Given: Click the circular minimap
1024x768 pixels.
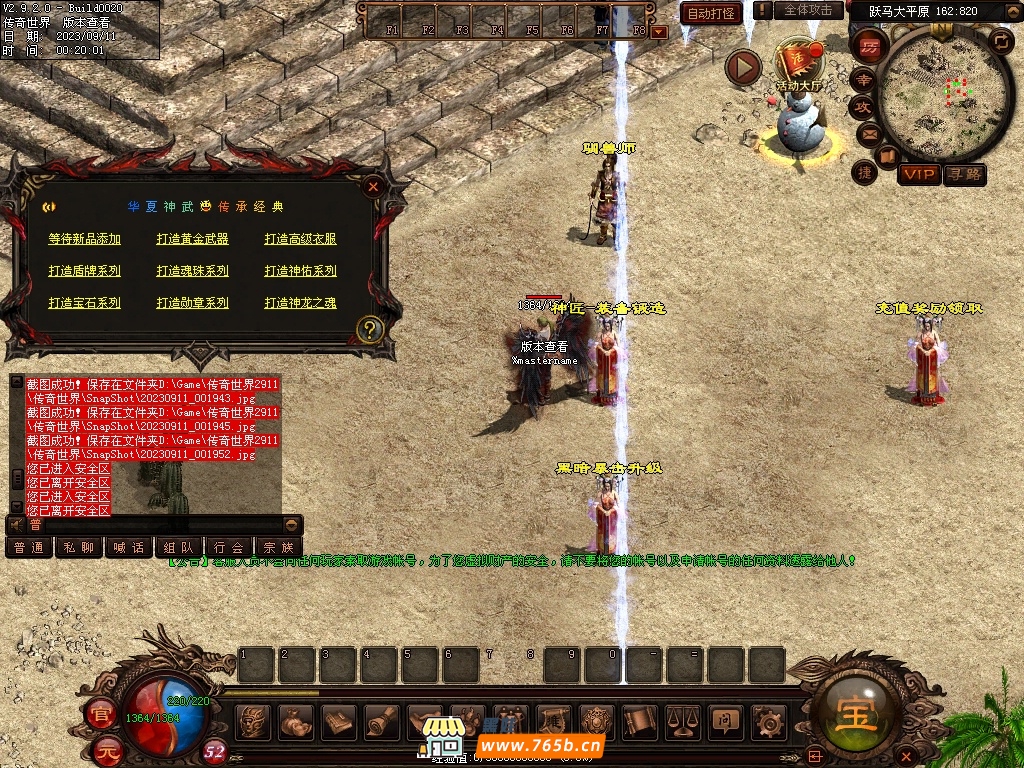Looking at the screenshot, I should [932, 92].
